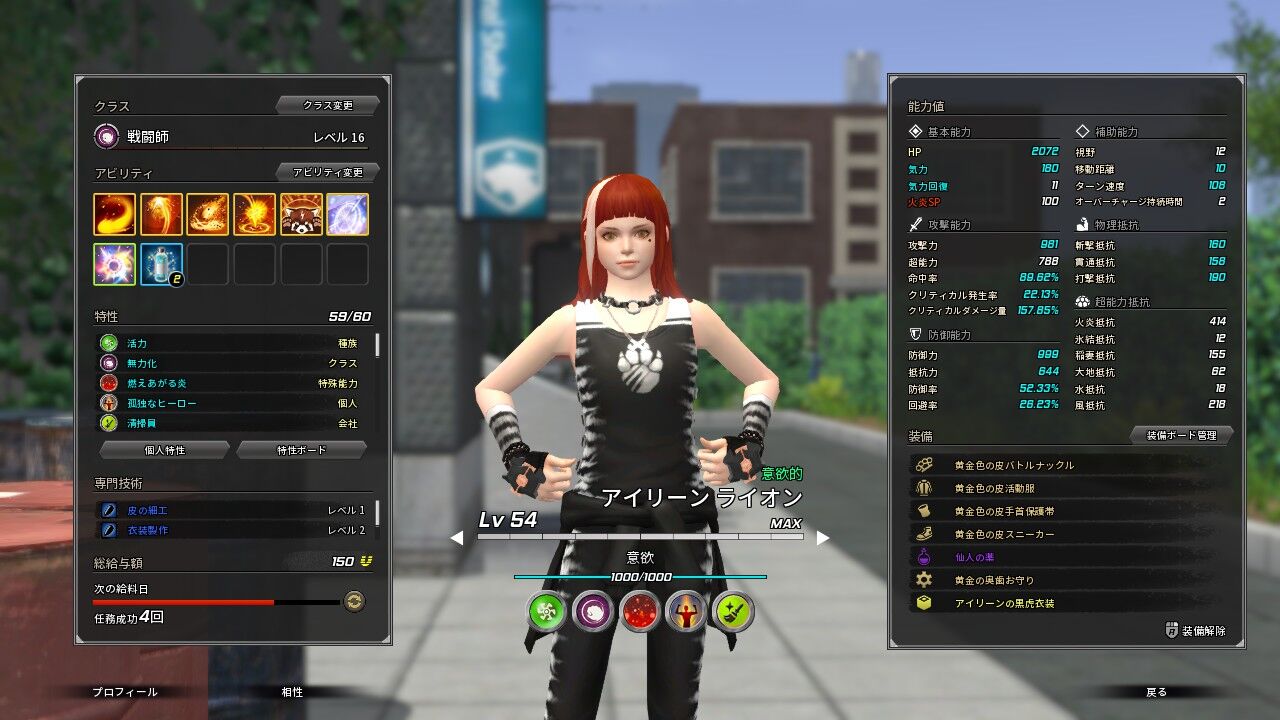
Task: Click the right arrow at the level bar
Action: click(x=823, y=539)
